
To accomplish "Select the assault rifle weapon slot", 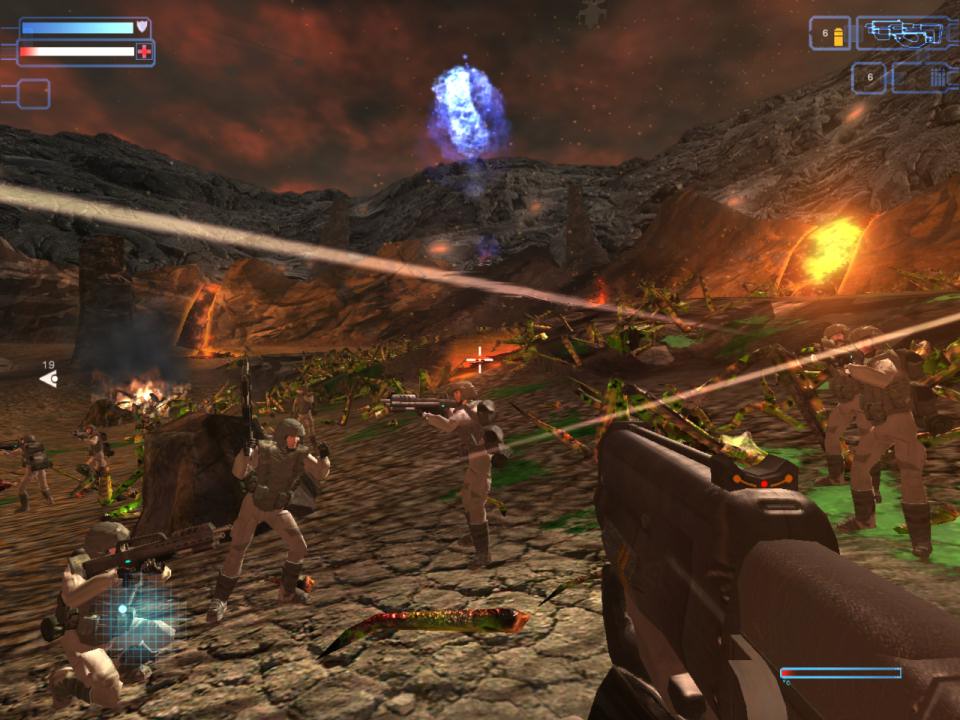I will pyautogui.click(x=901, y=33).
